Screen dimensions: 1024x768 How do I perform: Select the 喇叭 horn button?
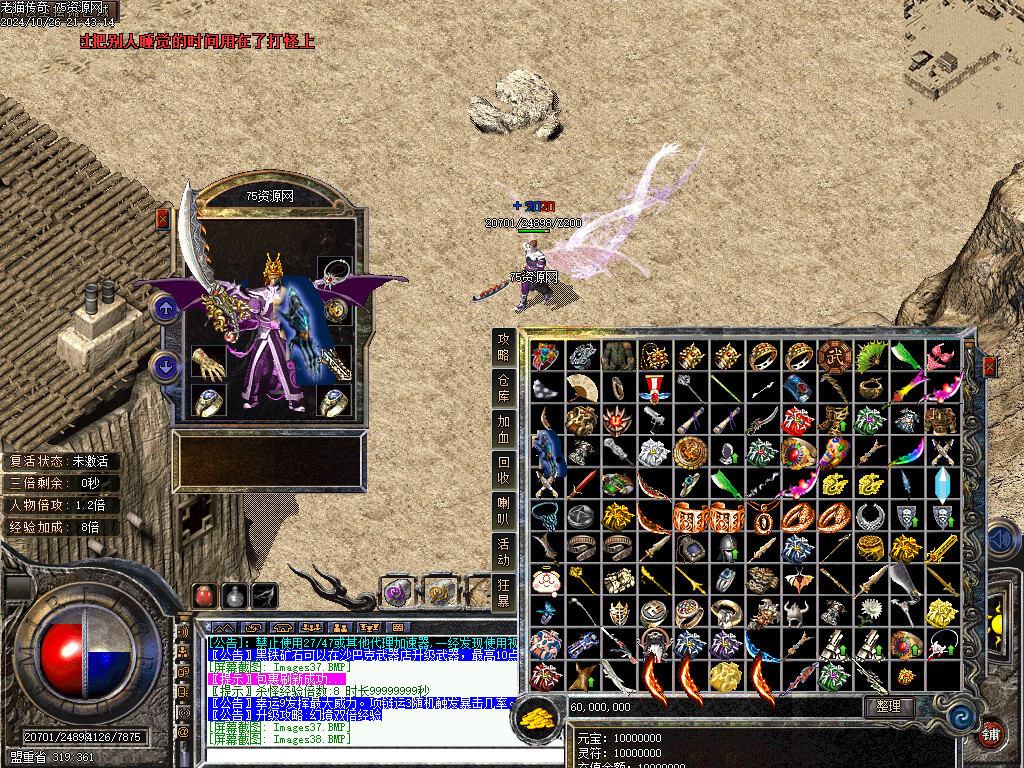(505, 511)
